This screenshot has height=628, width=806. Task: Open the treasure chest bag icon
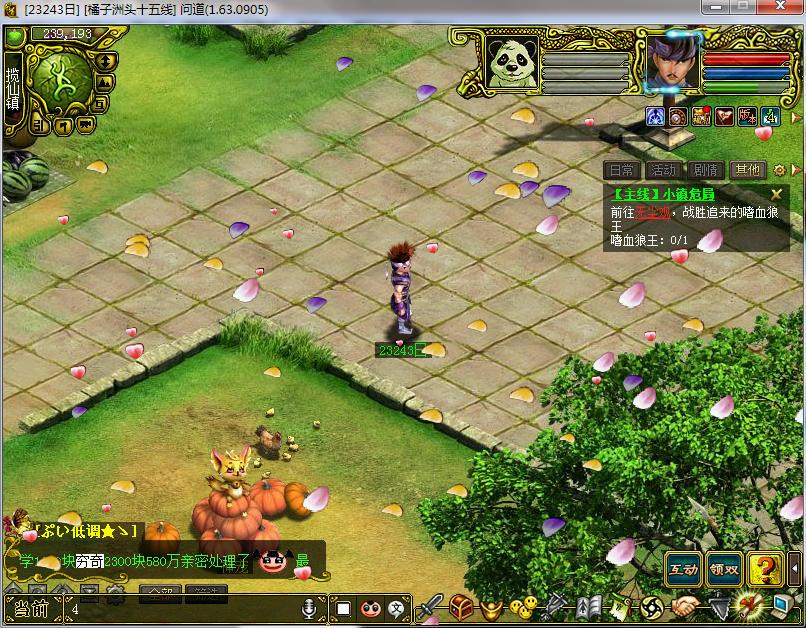(460, 606)
